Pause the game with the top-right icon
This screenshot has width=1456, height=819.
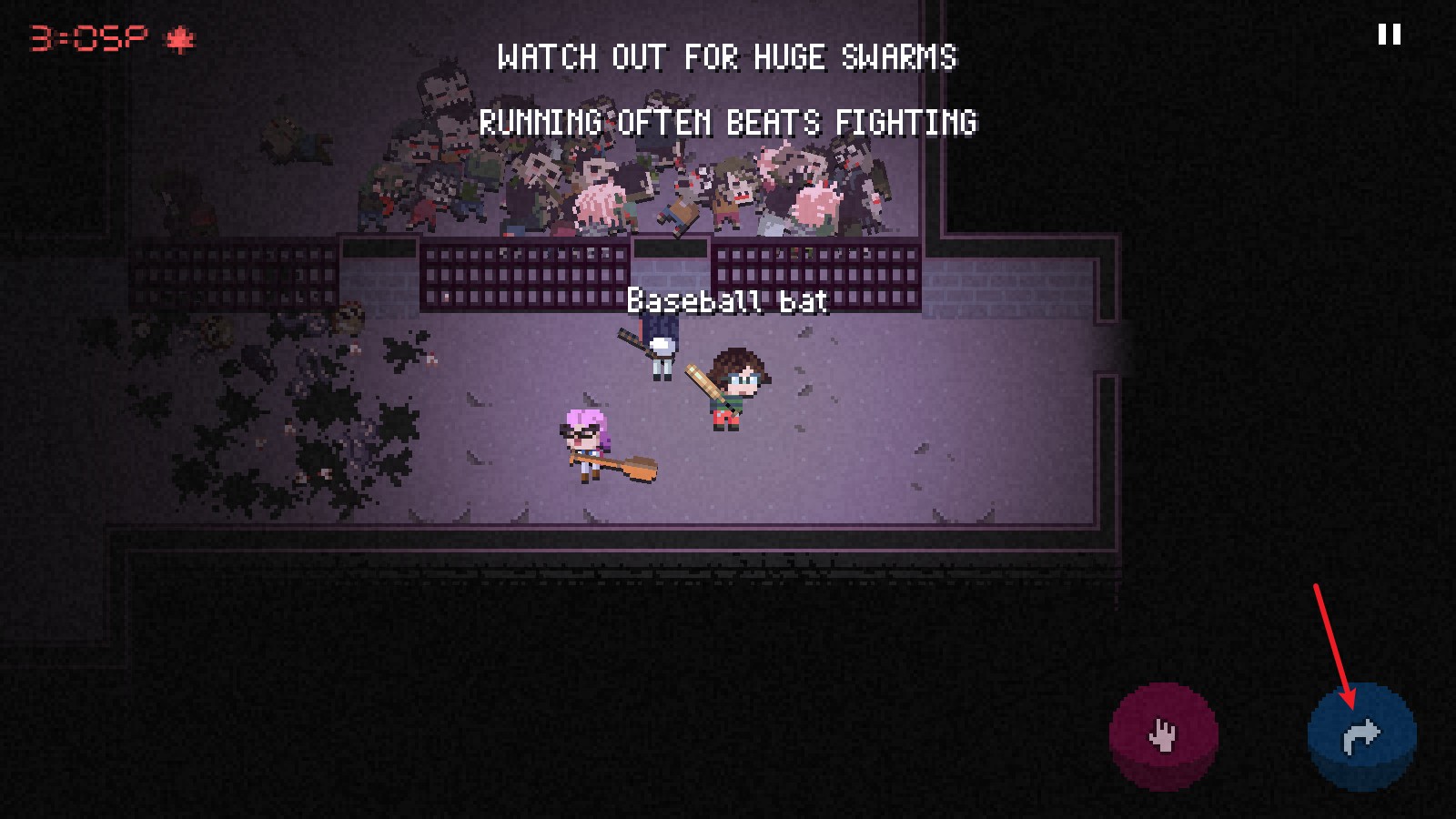click(x=1389, y=35)
